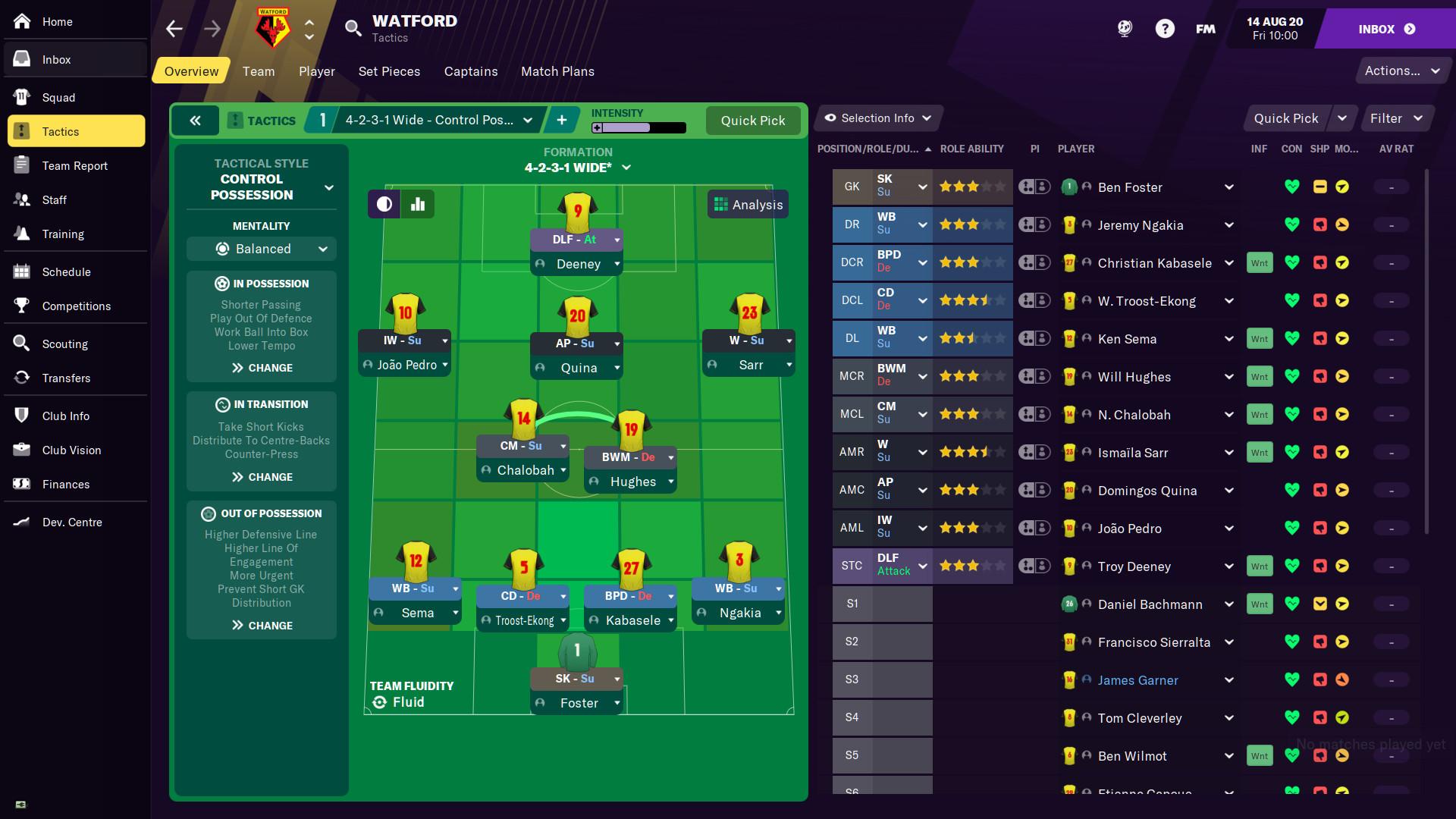Open the Actions dropdown in the top right

pos(1402,70)
